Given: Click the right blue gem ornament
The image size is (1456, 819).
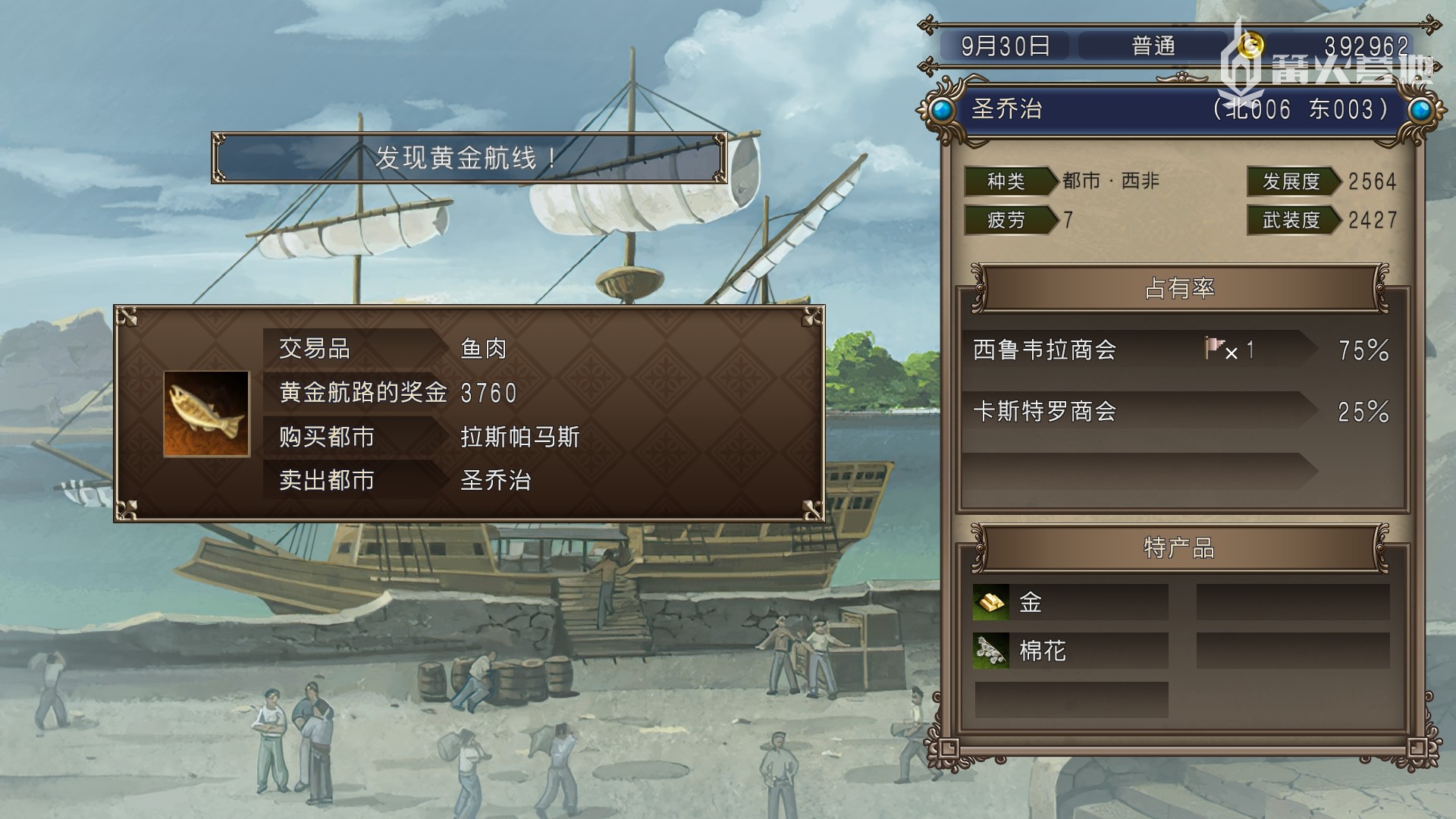Looking at the screenshot, I should click(x=1421, y=111).
